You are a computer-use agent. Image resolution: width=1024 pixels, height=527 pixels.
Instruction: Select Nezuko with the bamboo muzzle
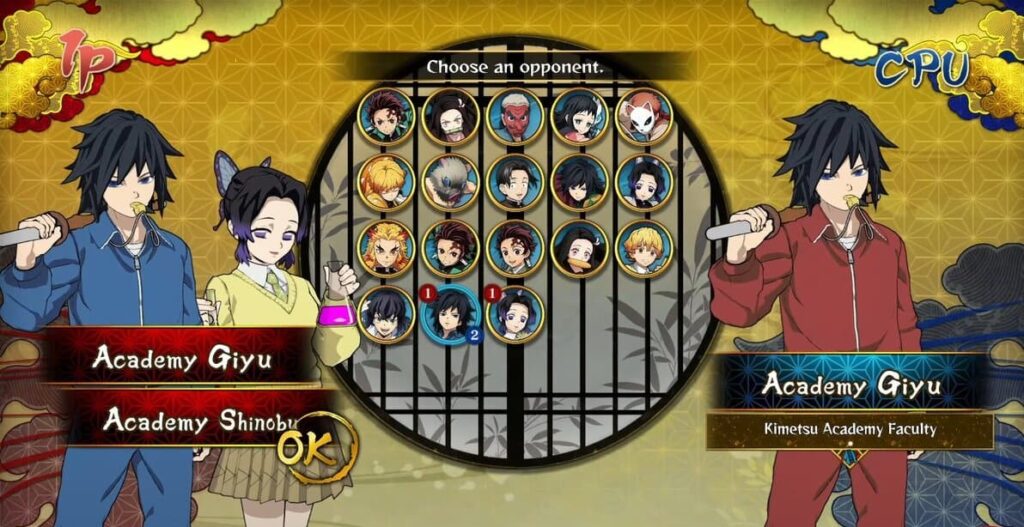click(450, 116)
